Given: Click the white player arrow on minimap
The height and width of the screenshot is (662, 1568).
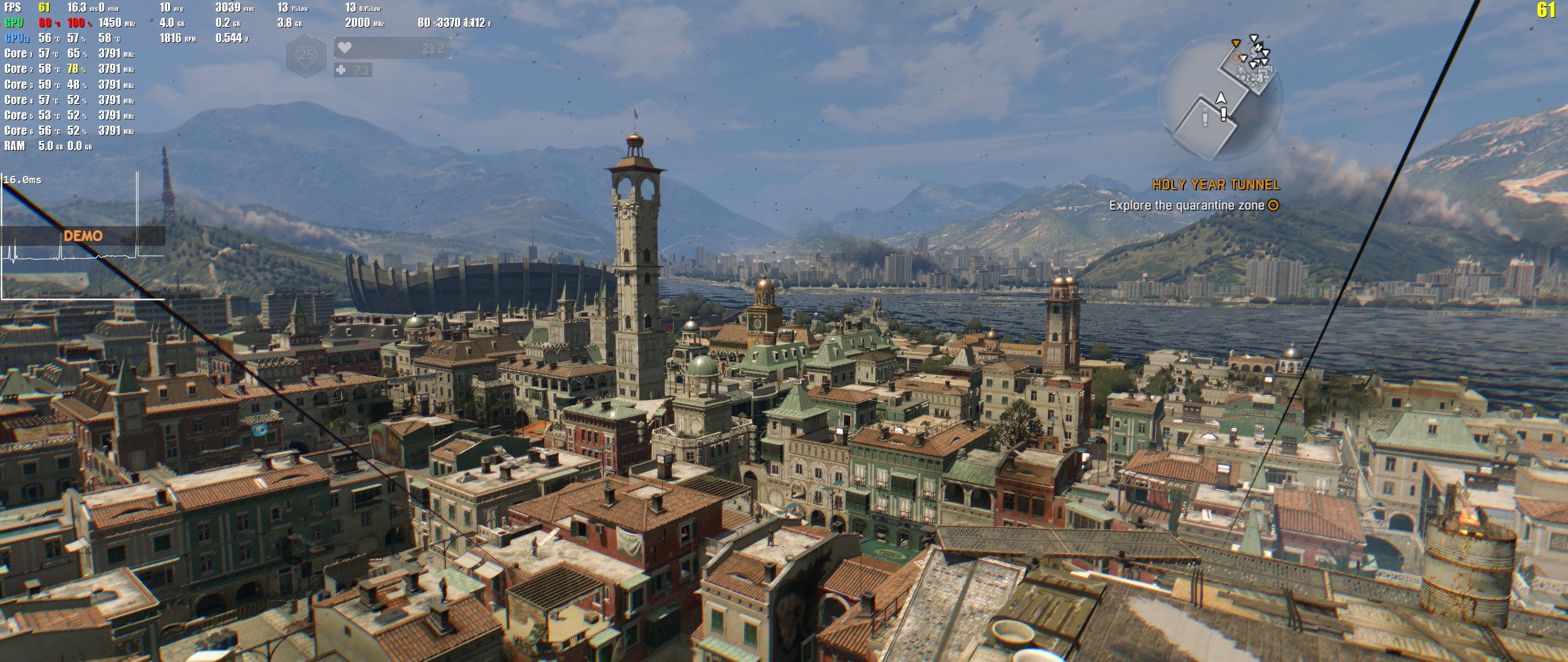Looking at the screenshot, I should 1221,98.
